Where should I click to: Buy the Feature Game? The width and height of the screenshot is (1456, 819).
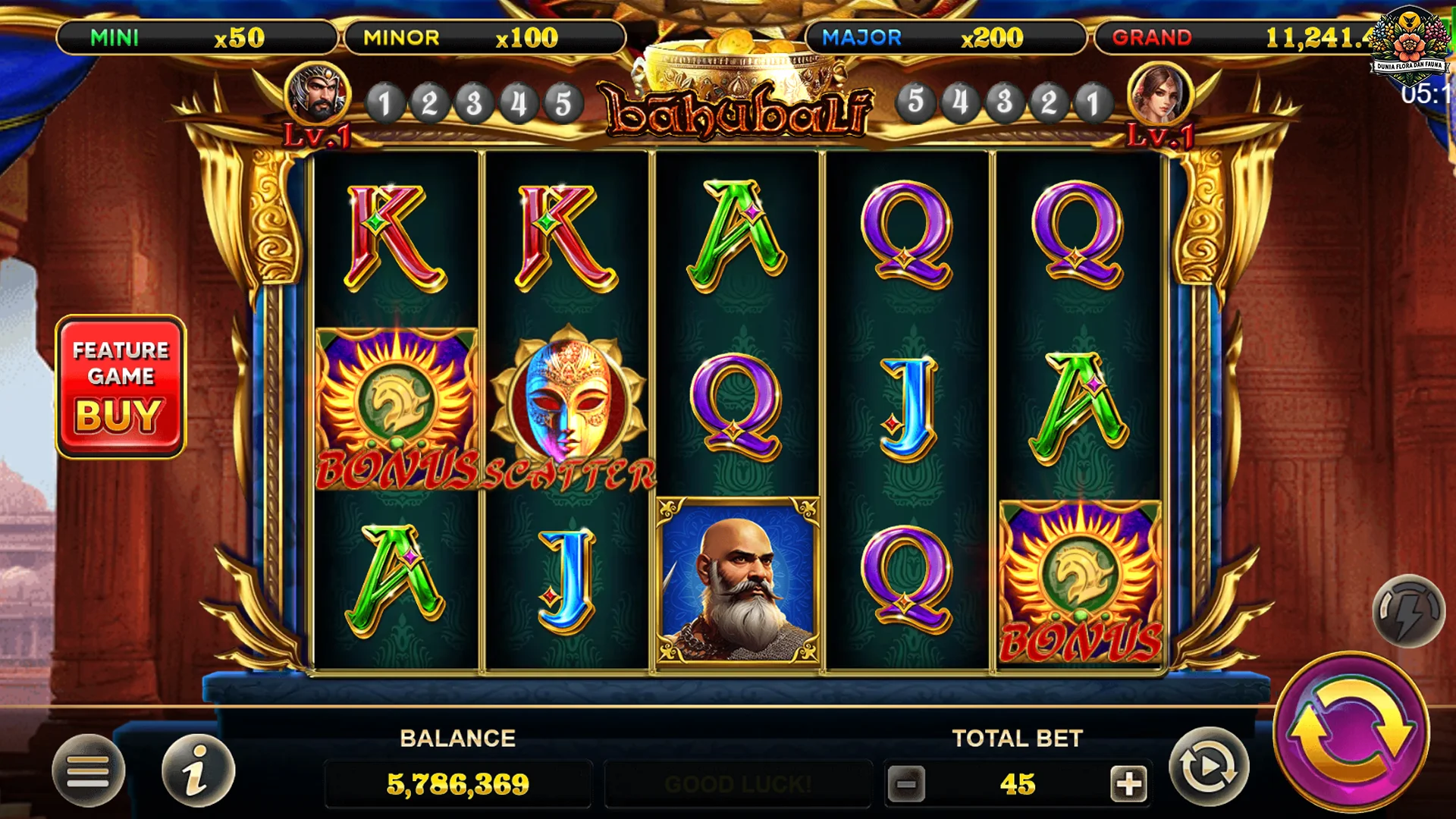121,387
